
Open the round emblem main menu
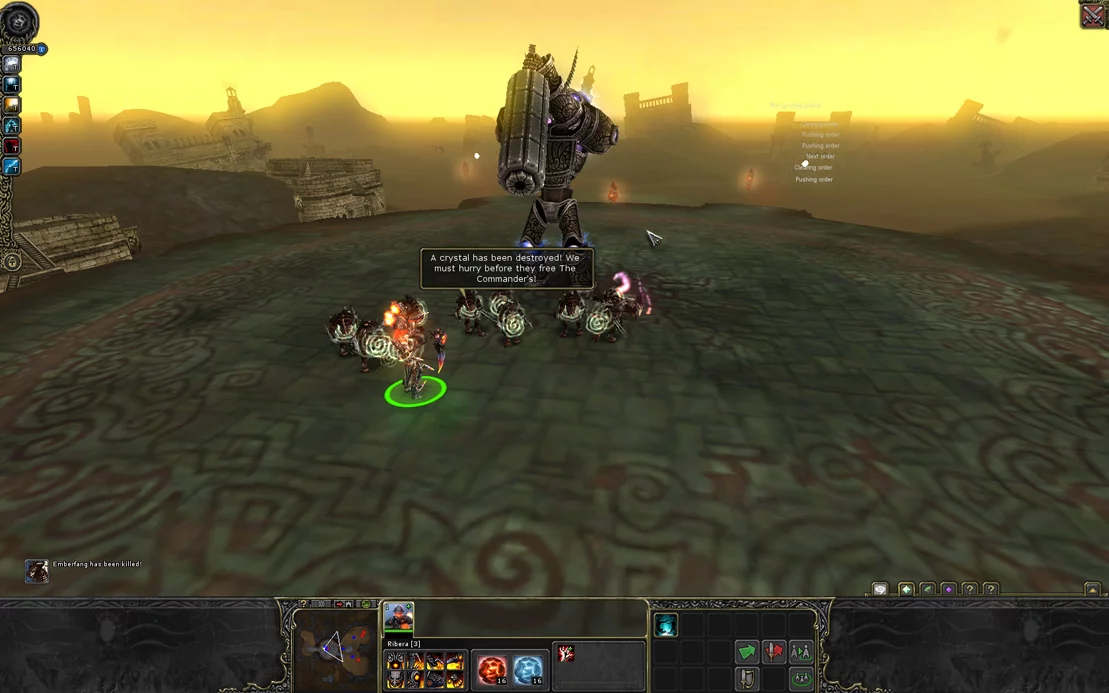[18, 22]
